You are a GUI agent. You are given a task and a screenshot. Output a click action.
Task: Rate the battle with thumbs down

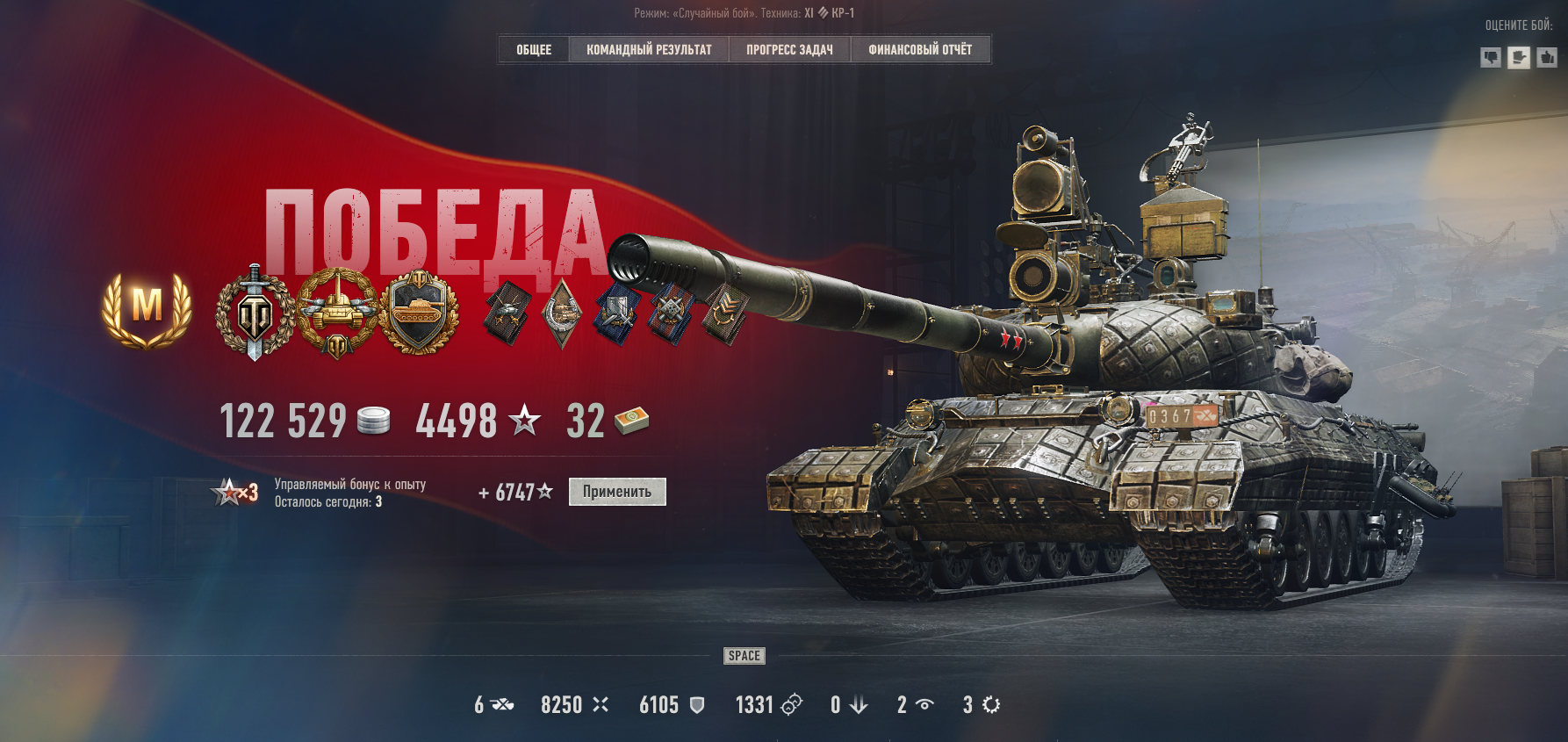click(1491, 58)
